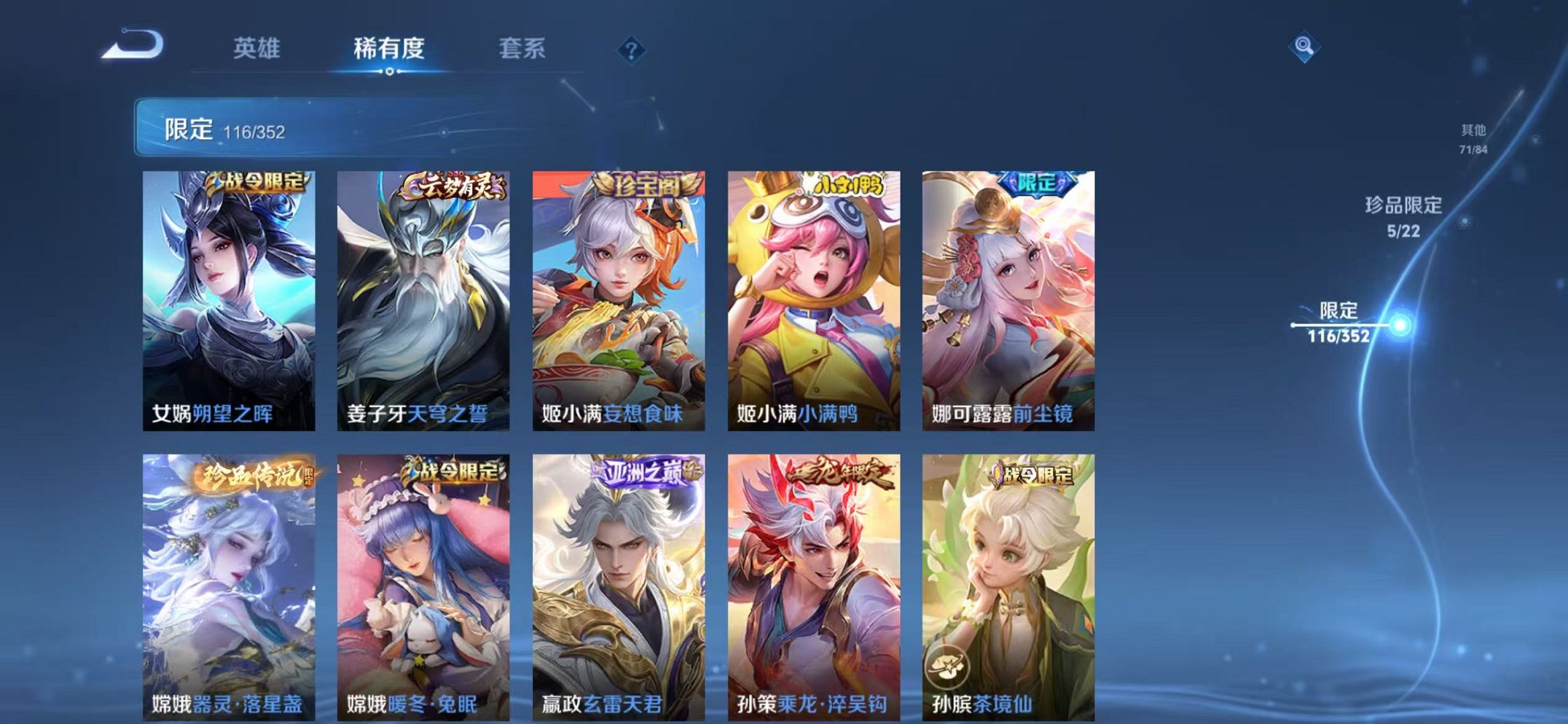Open the help question mark icon
This screenshot has height=724, width=1568.
[632, 50]
